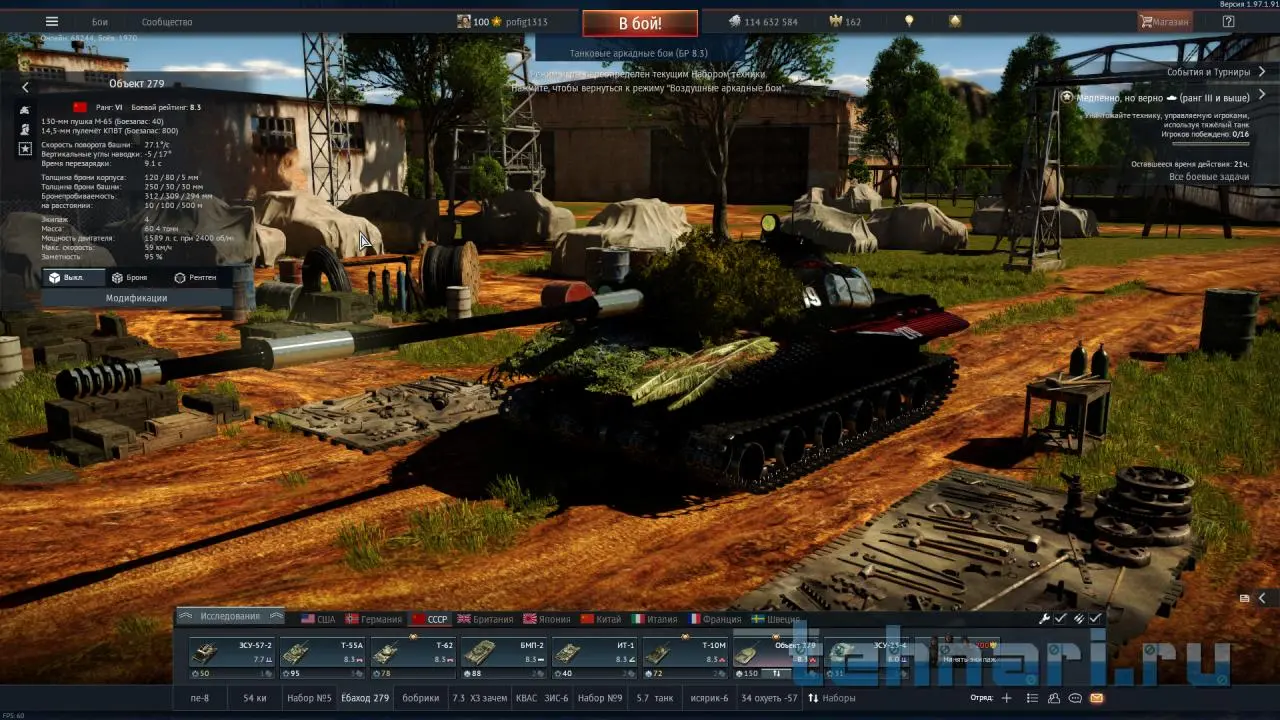Start the battle with the "В бой!" button
This screenshot has height=720, width=1280.
tap(640, 23)
